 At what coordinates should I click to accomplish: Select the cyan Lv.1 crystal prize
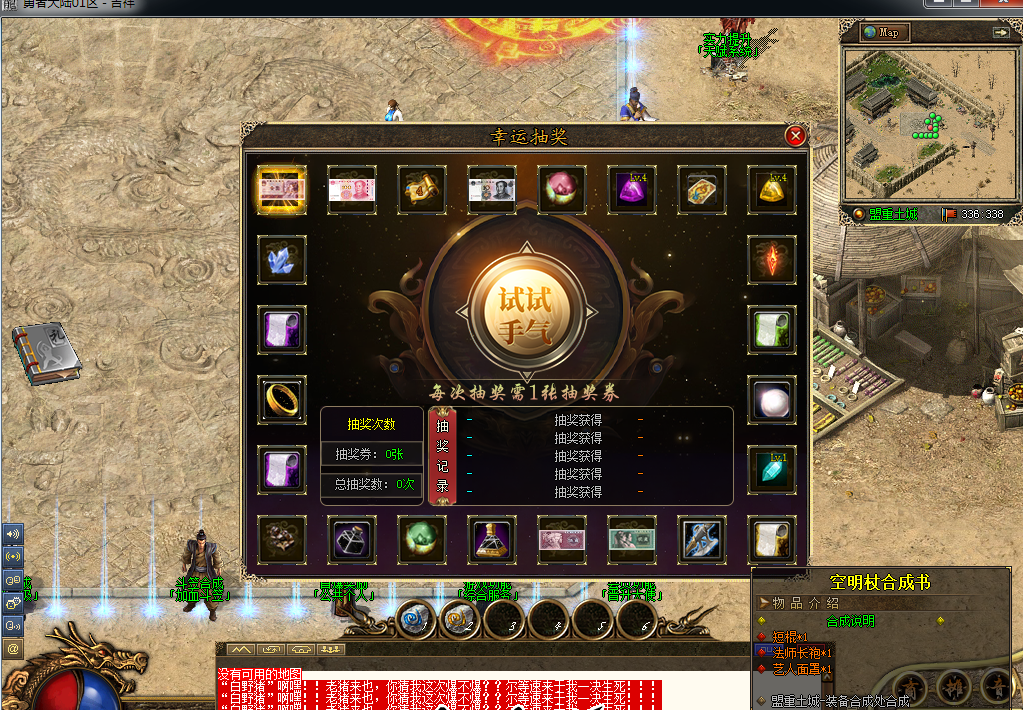point(772,469)
